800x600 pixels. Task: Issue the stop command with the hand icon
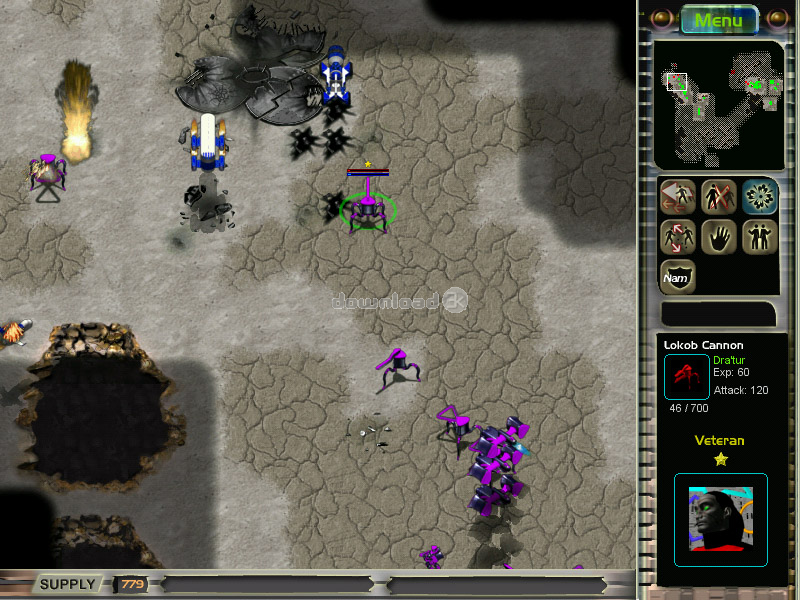pyautogui.click(x=718, y=237)
